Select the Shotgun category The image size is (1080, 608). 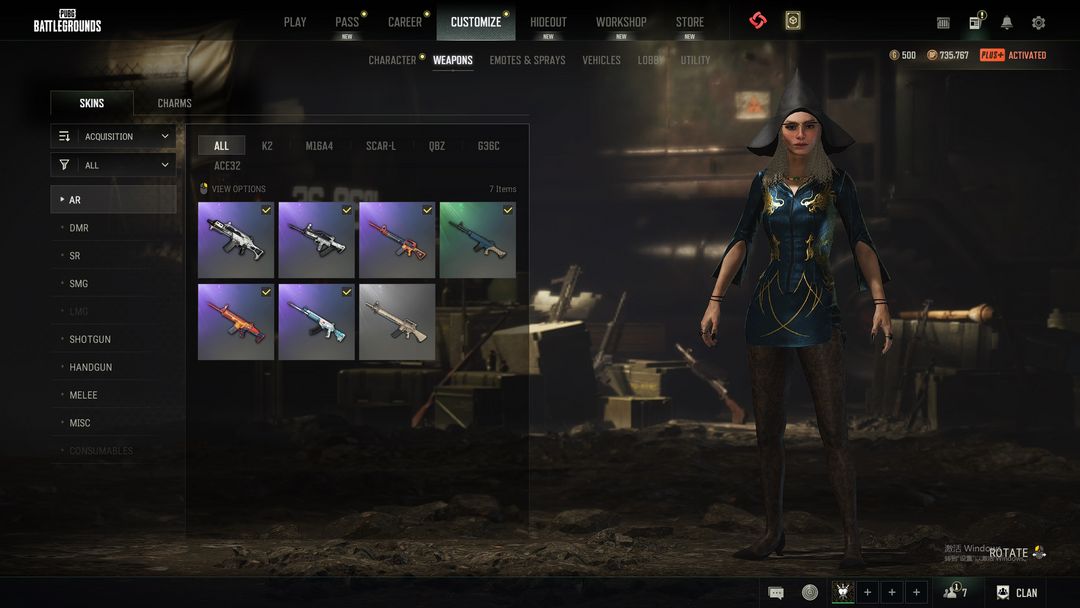pyautogui.click(x=90, y=339)
